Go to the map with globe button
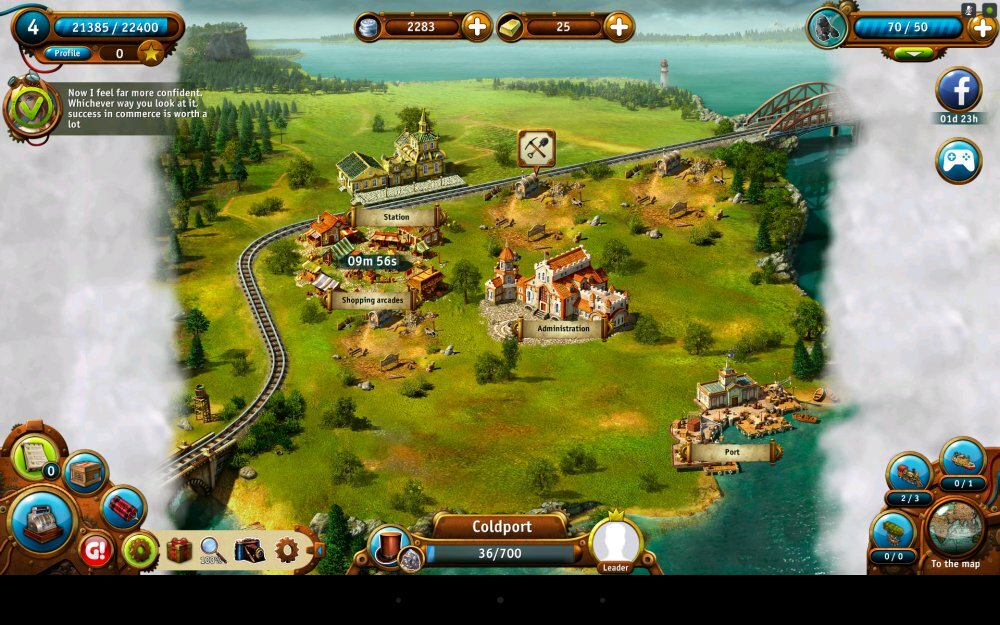 coord(954,530)
